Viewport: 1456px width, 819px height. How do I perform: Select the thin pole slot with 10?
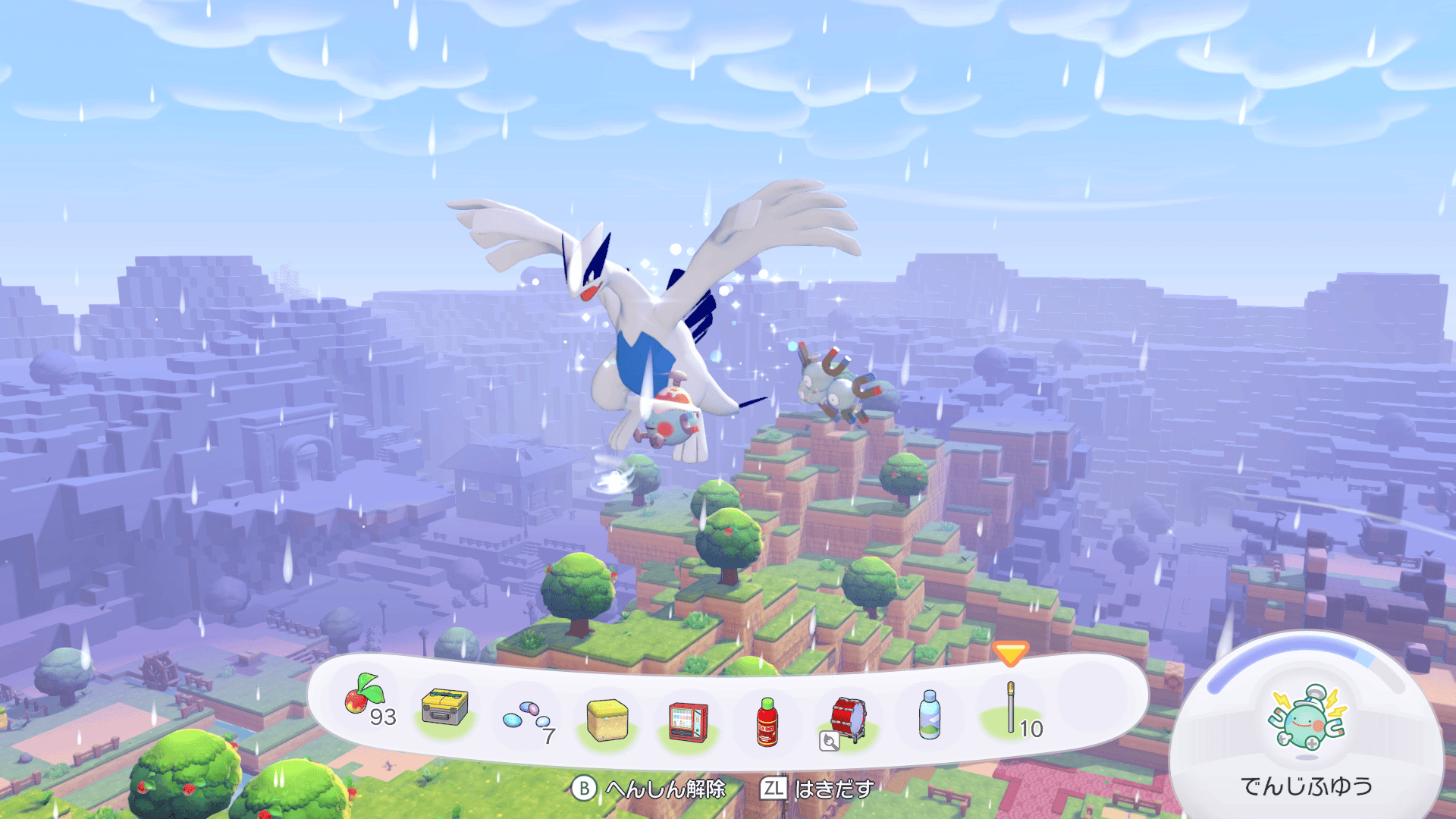(x=1012, y=709)
